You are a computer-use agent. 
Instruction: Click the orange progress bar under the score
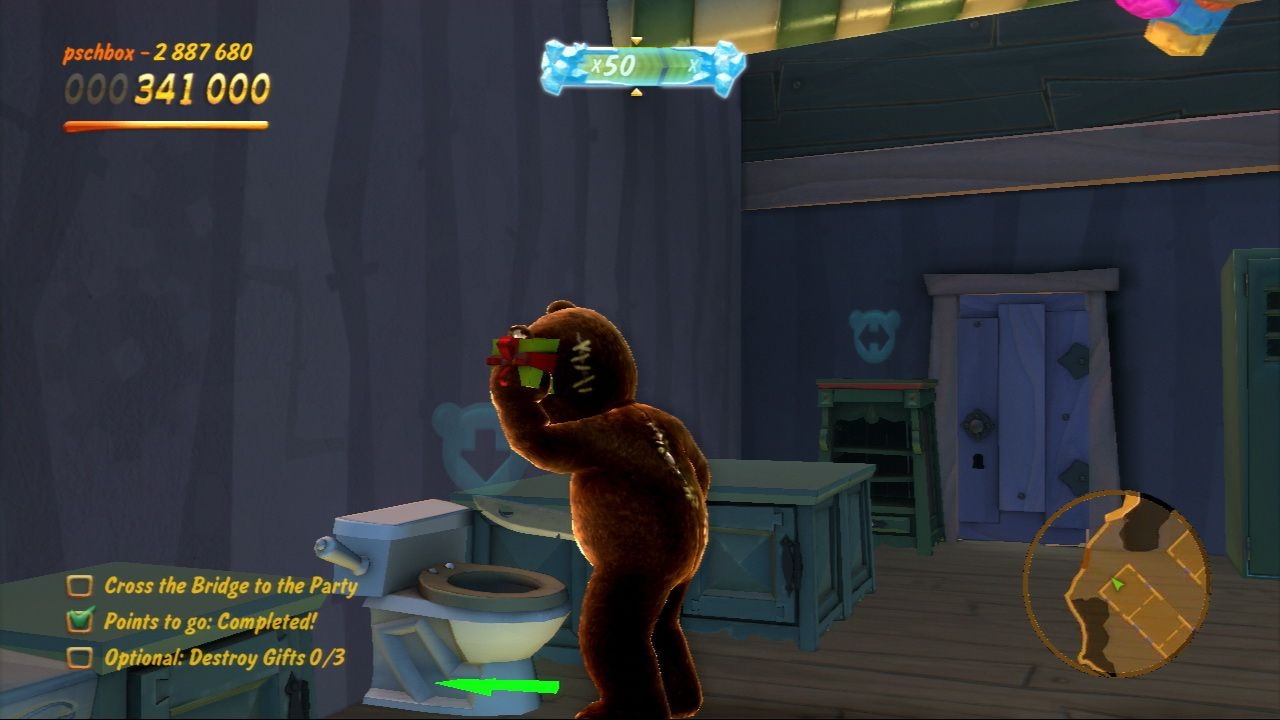coord(165,126)
